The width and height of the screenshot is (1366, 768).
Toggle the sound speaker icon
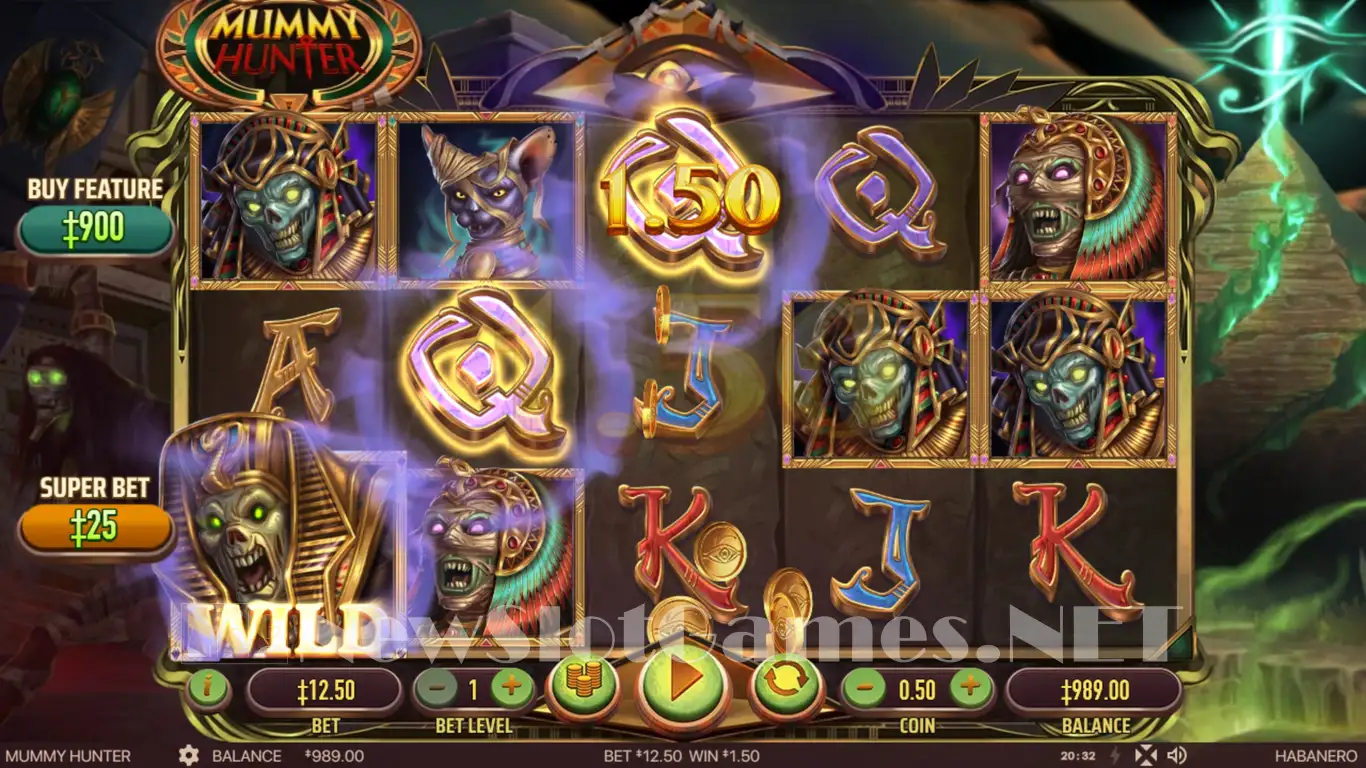pos(1177,755)
